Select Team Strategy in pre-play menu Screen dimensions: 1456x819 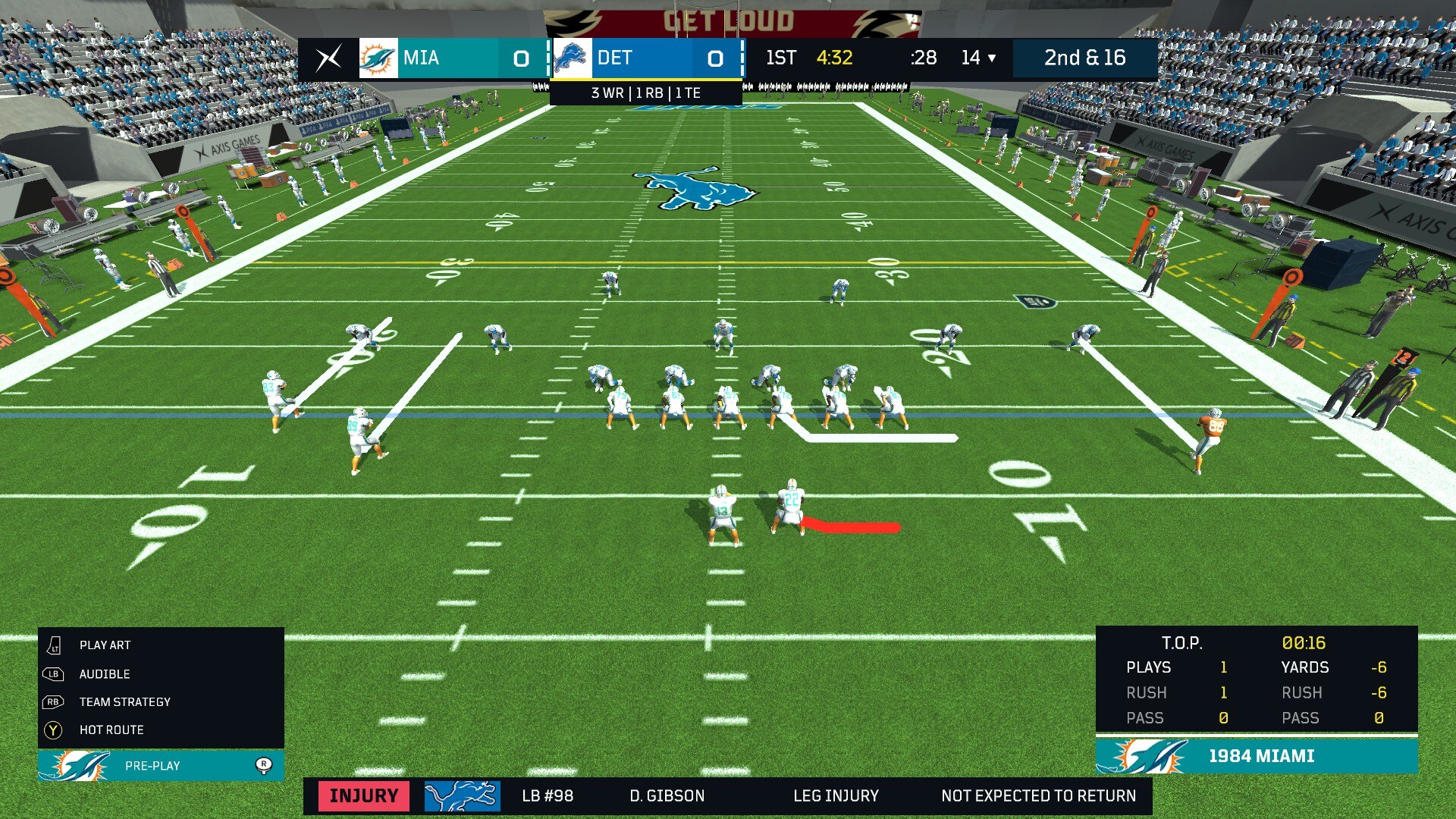point(124,701)
